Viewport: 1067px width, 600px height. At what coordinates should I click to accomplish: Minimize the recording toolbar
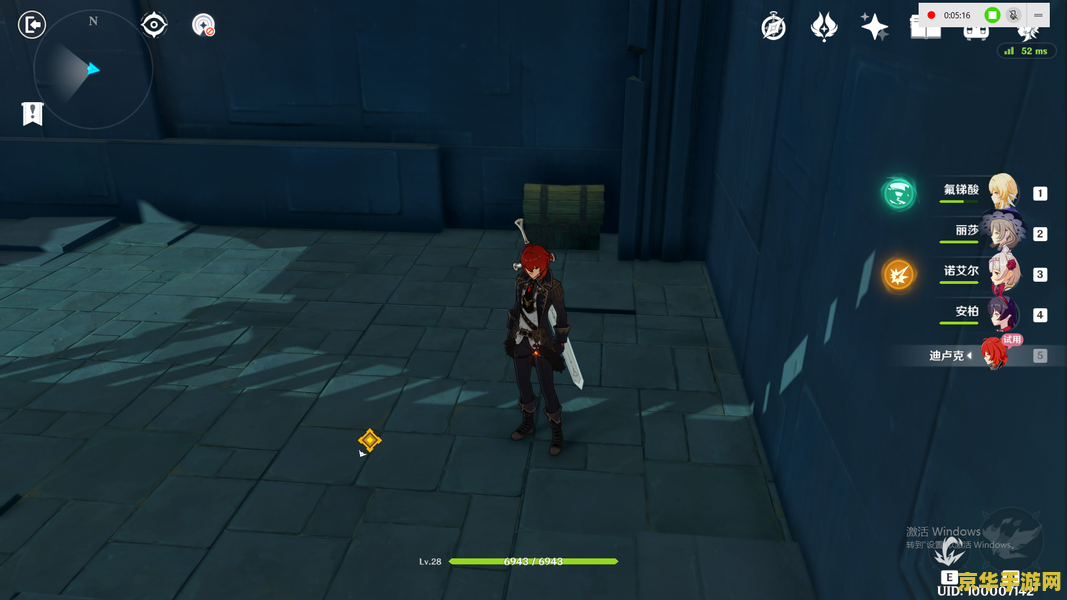pyautogui.click(x=1038, y=15)
